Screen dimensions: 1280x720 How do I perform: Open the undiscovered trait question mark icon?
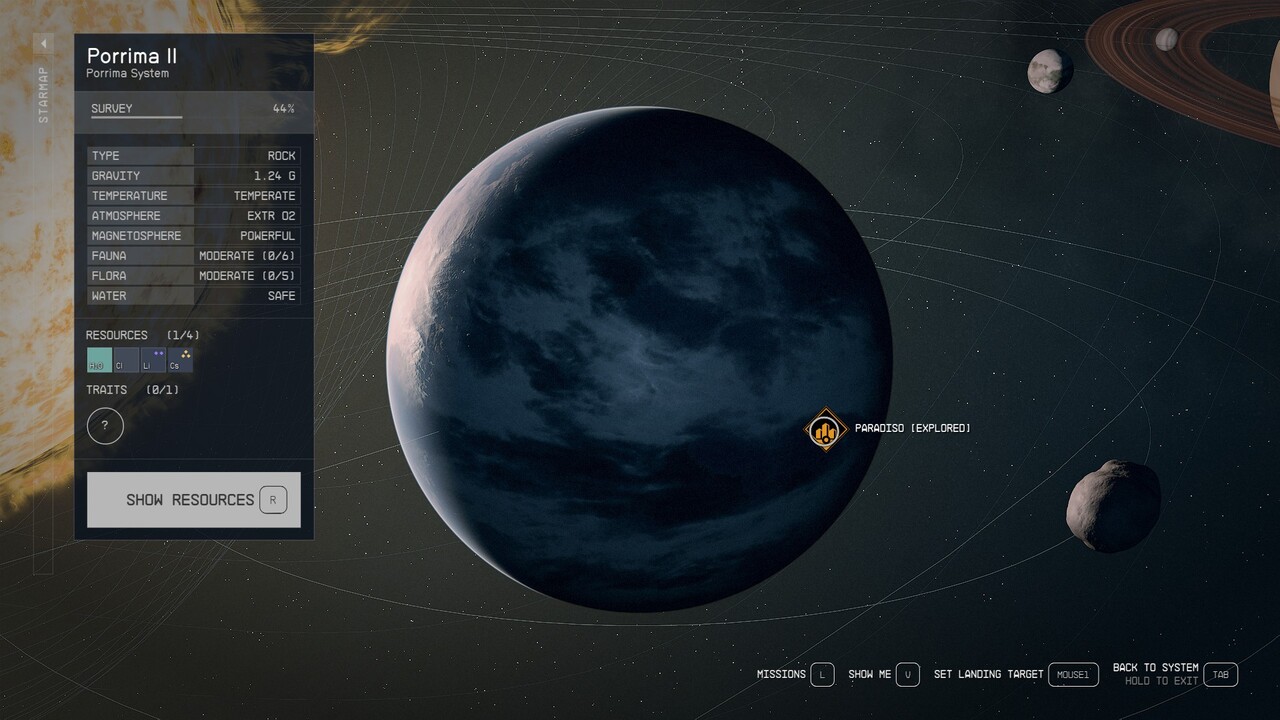[105, 426]
